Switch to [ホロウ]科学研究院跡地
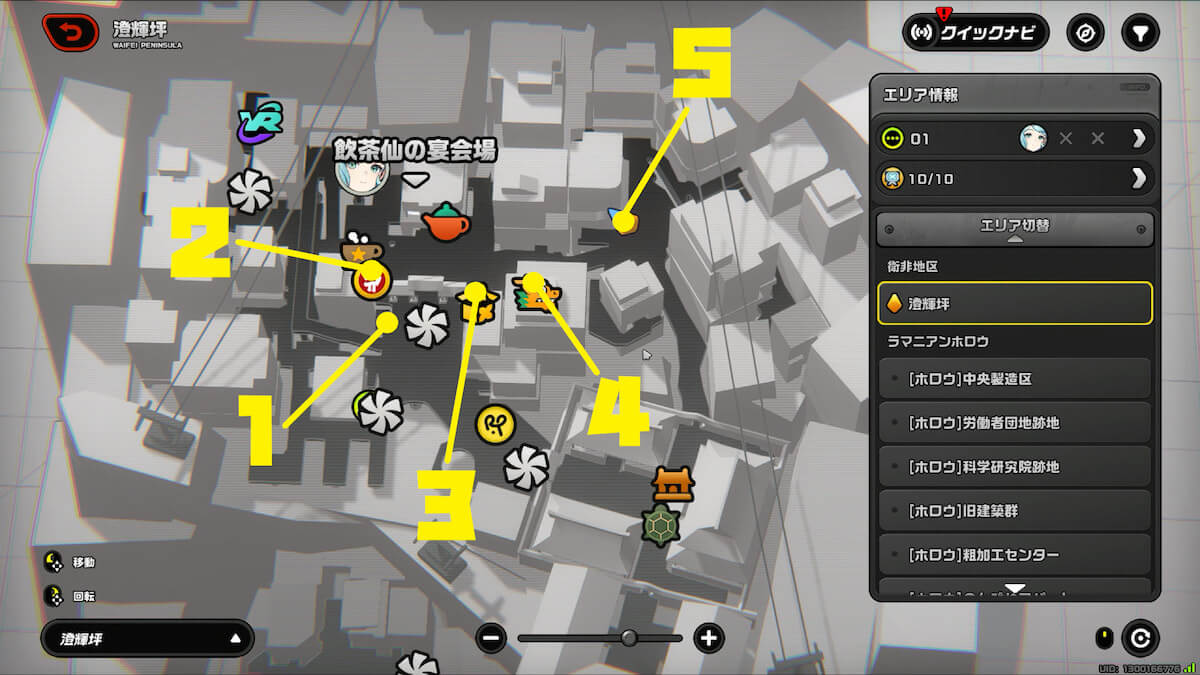The image size is (1200, 675). [1014, 467]
